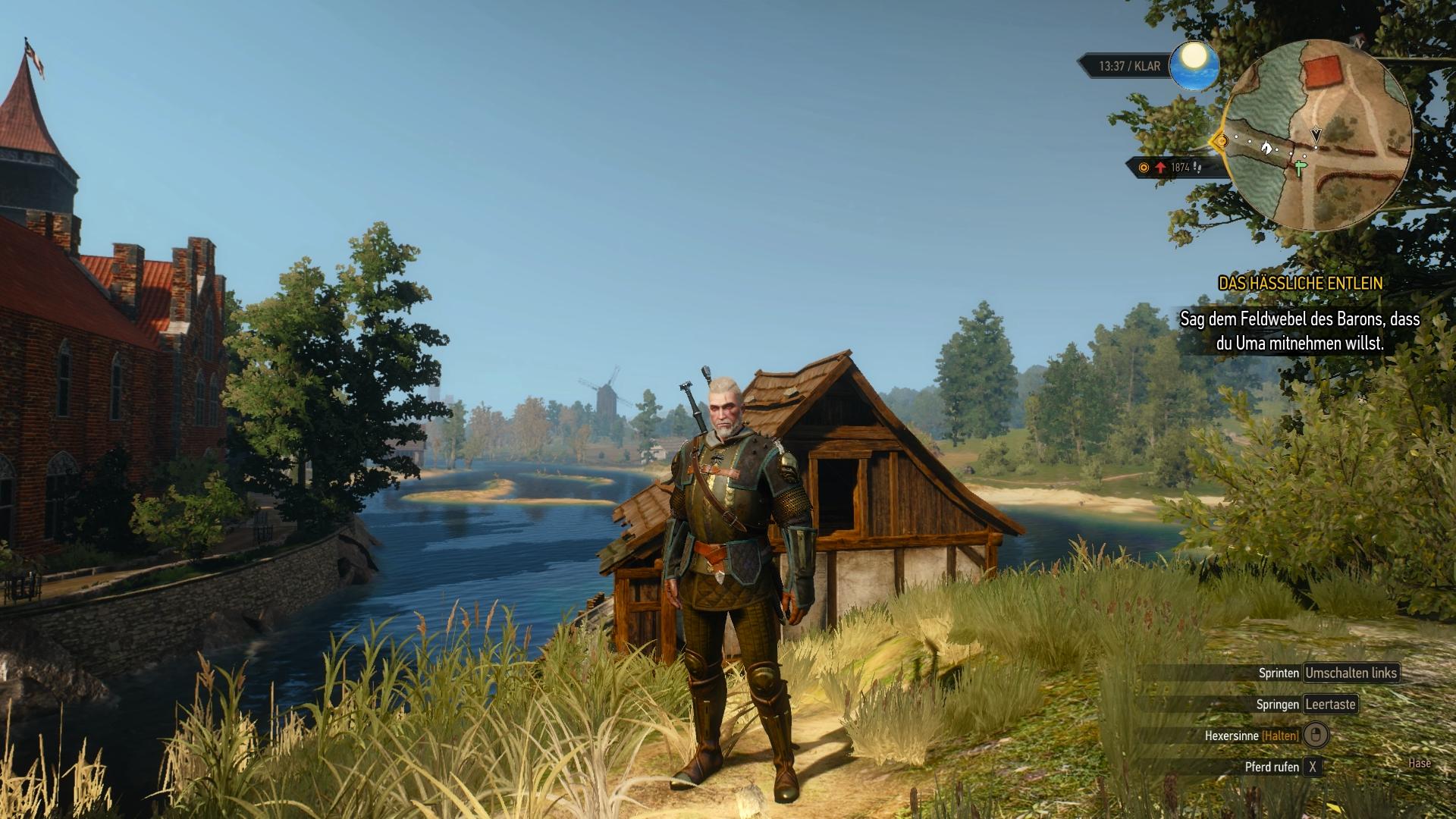
Task: Select the green signpost marker on the minimap
Action: [x=1301, y=168]
